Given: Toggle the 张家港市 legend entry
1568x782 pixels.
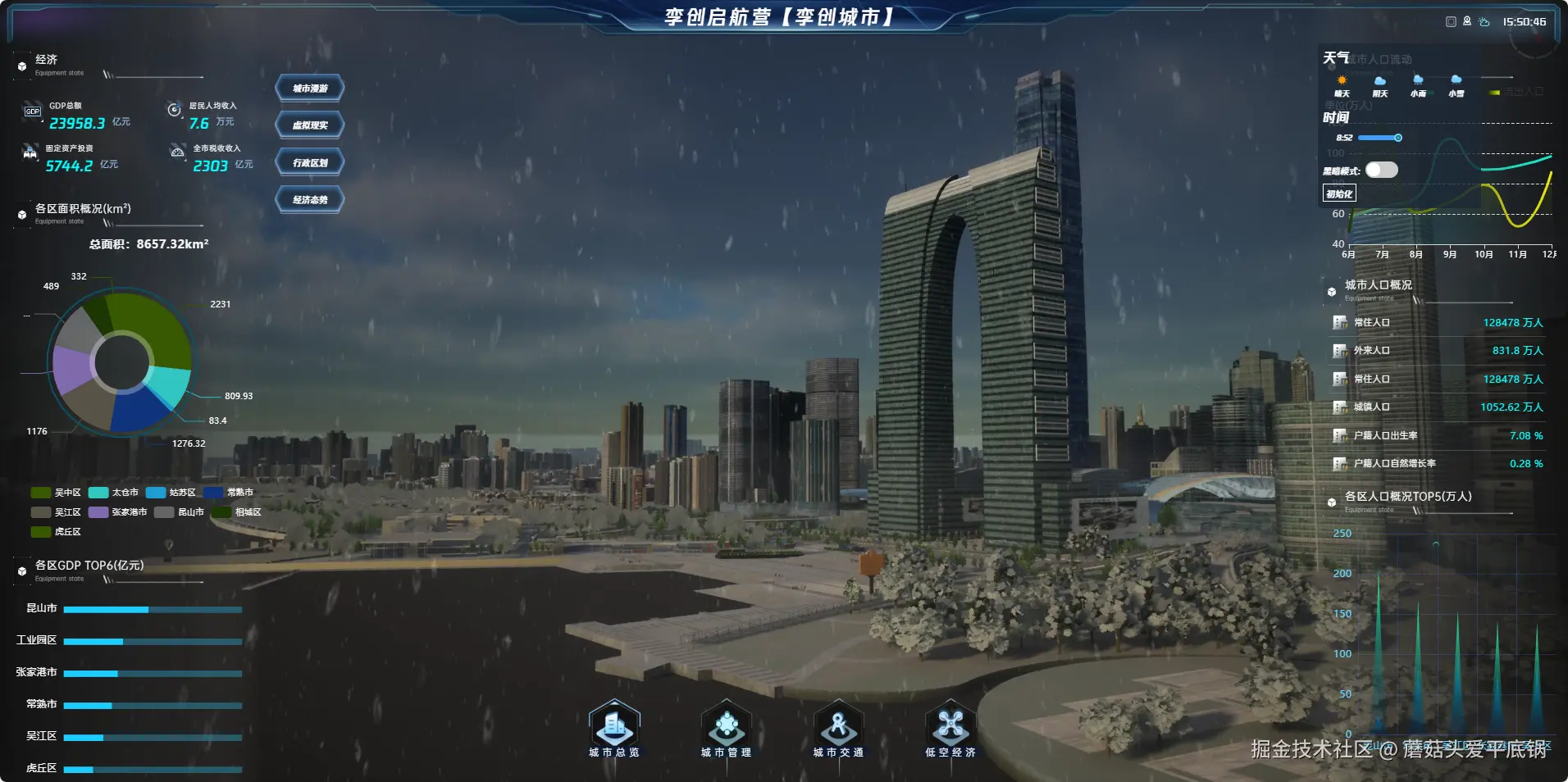Looking at the screenshot, I should 118,512.
